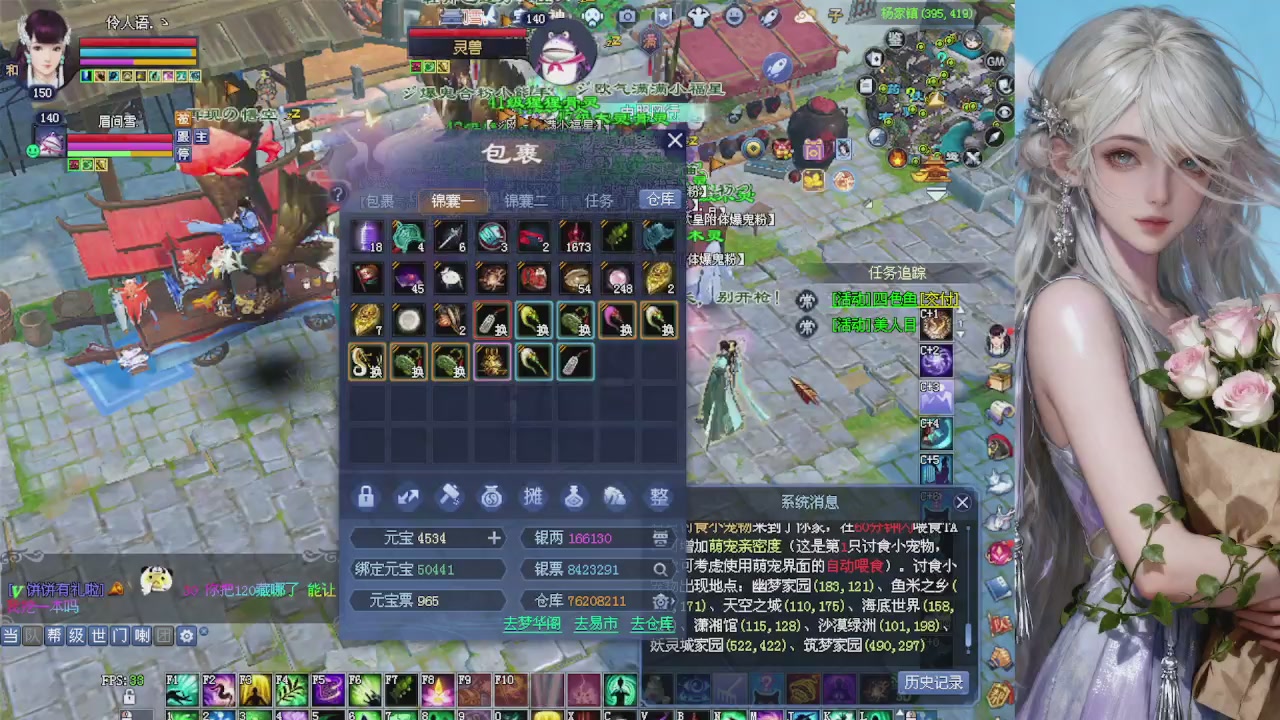Sort the inventory with the 整 icon
The image size is (1280, 720).
658,497
